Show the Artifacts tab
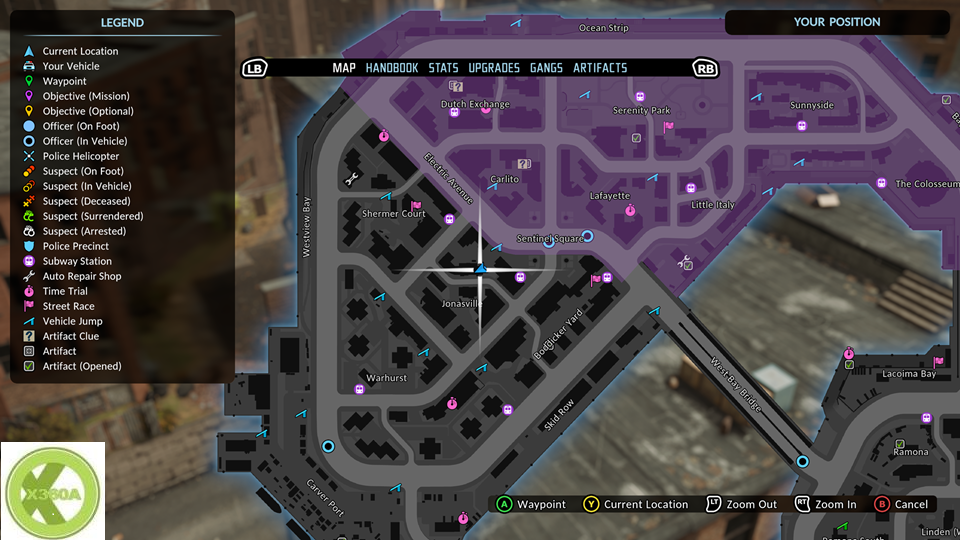Screen dimensions: 960x540 tap(600, 68)
